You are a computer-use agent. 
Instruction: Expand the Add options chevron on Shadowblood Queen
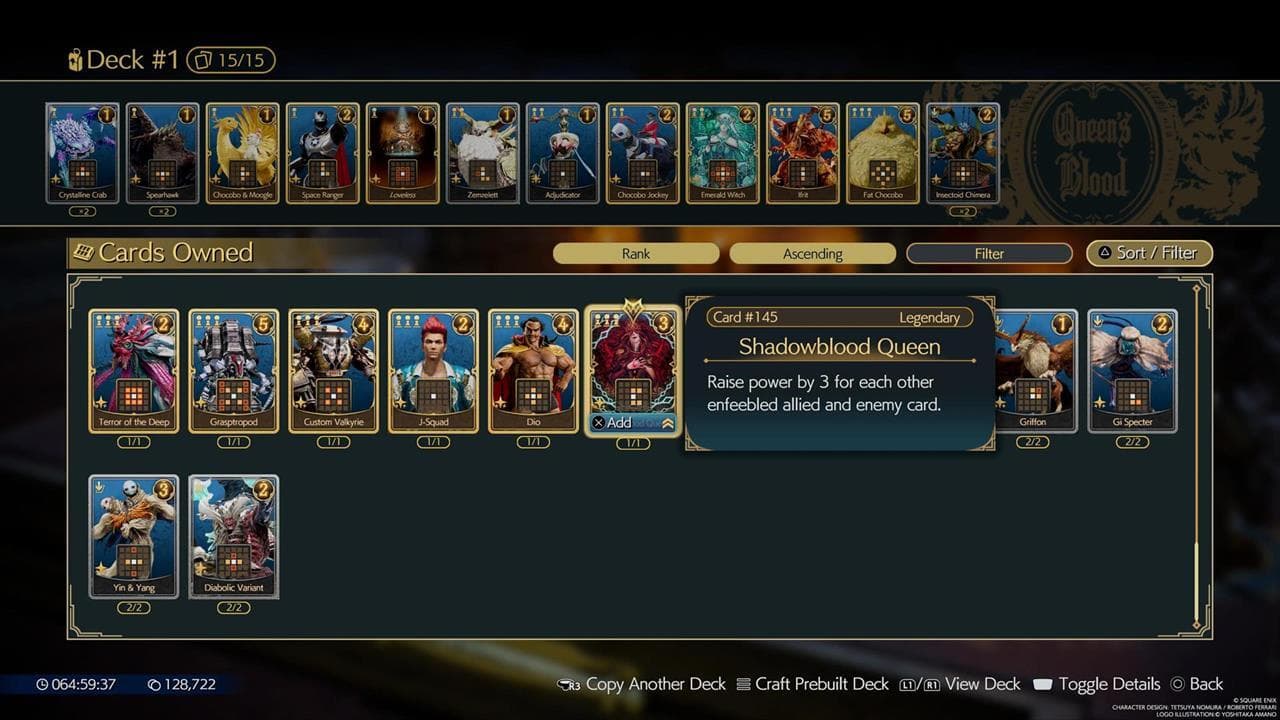pyautogui.click(x=668, y=422)
